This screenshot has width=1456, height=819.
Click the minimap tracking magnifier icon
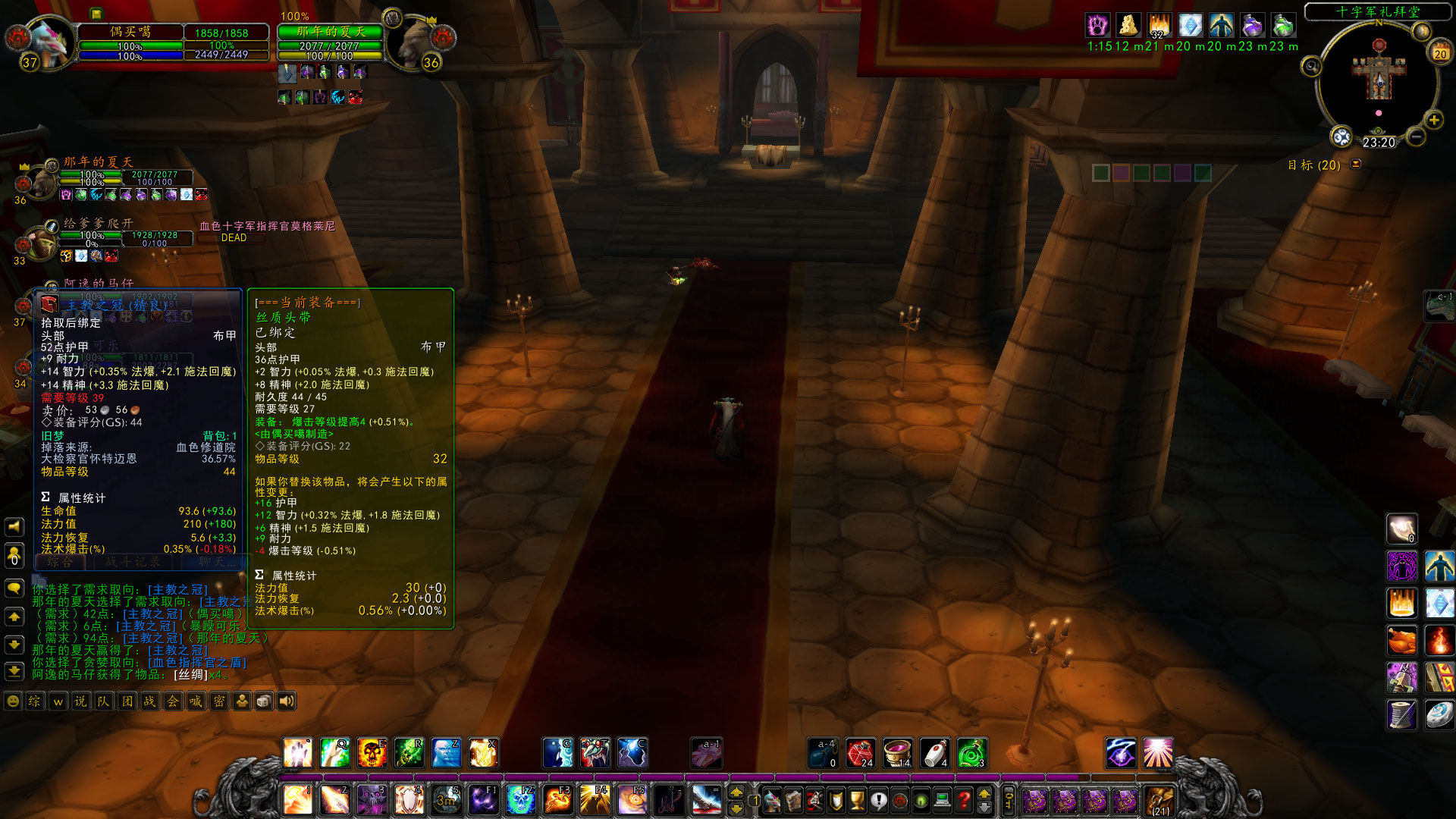(x=1311, y=67)
